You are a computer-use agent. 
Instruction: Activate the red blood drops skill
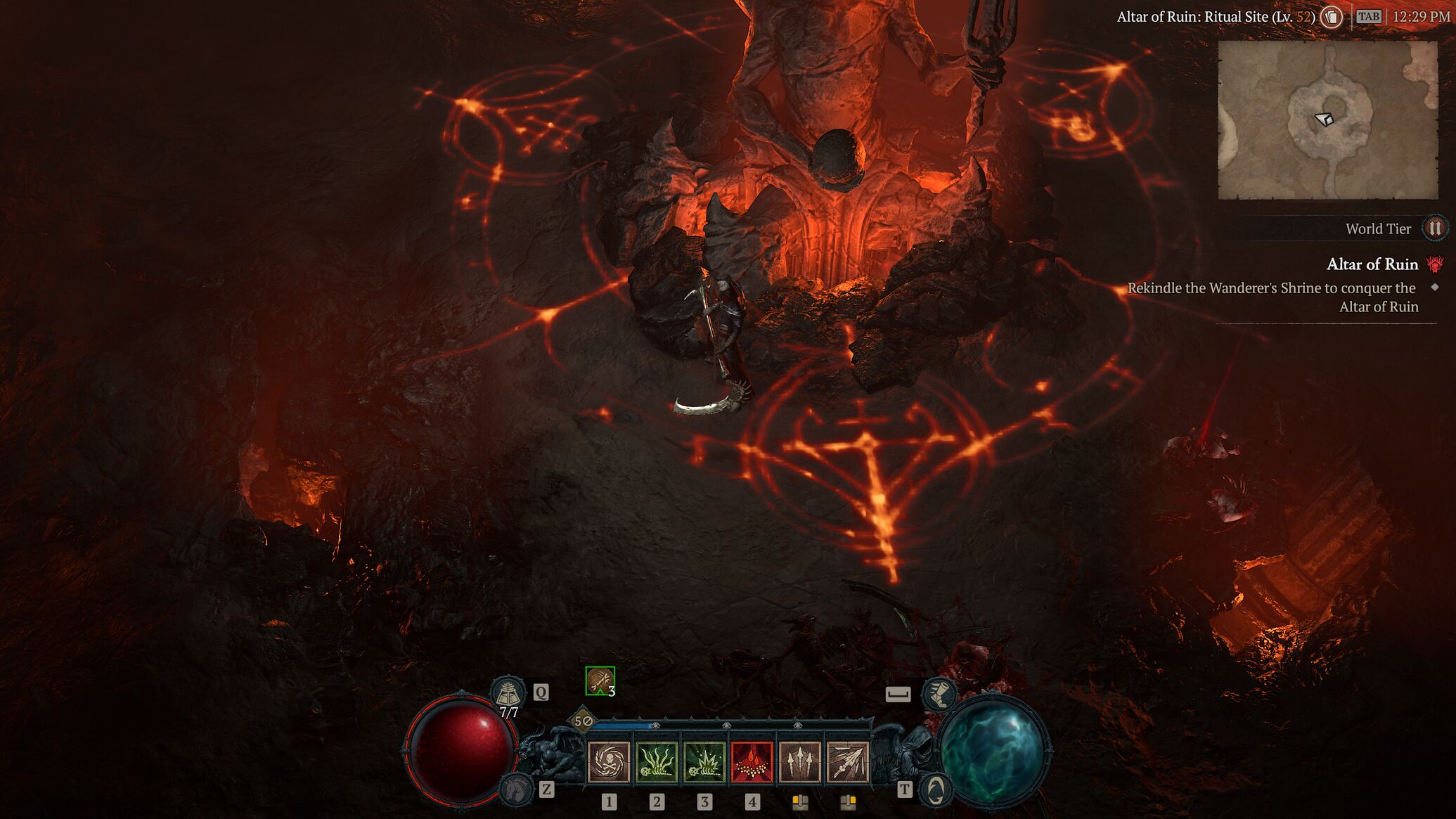[752, 762]
